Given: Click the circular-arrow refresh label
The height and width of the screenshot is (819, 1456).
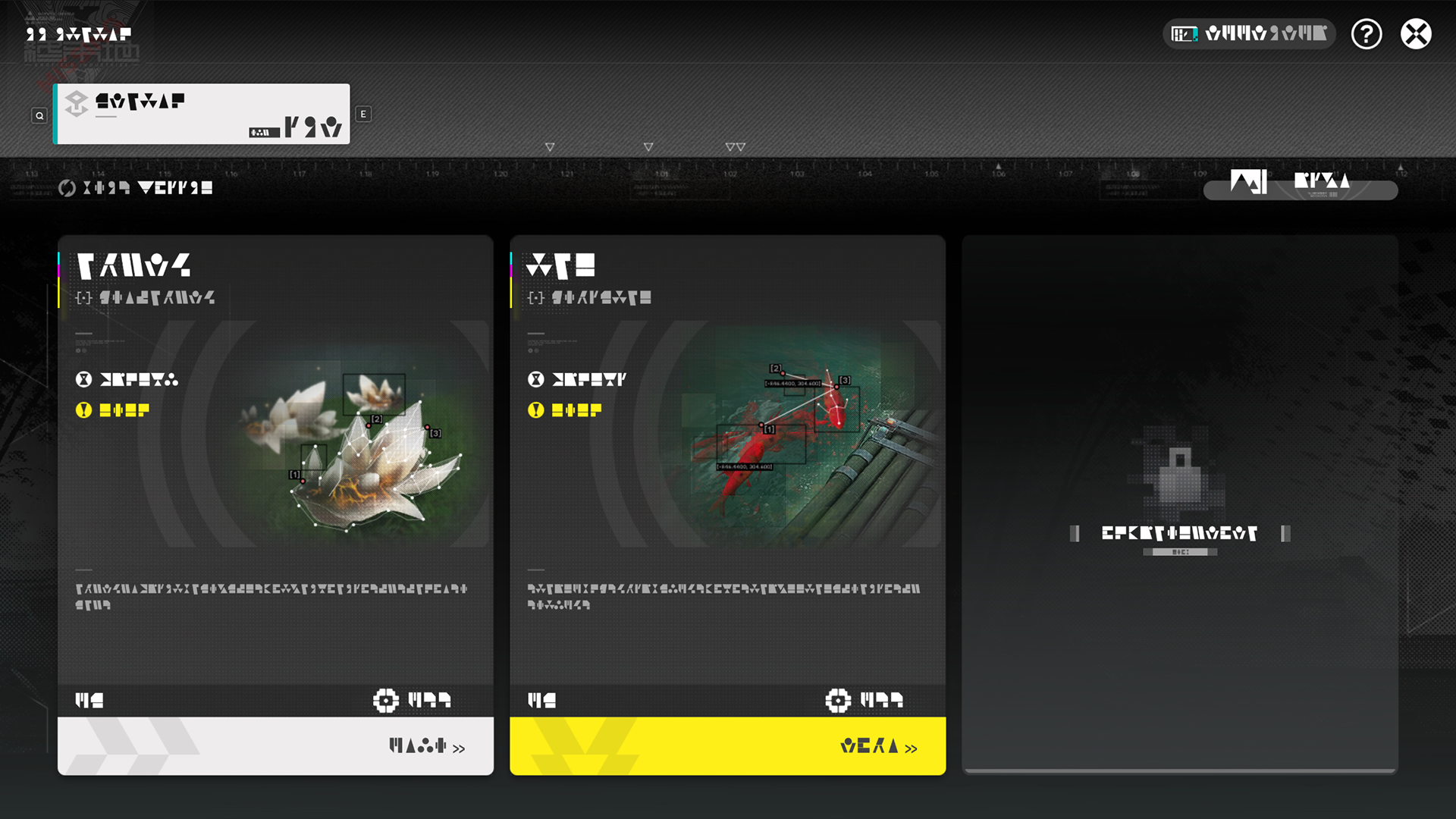Looking at the screenshot, I should click(x=136, y=188).
